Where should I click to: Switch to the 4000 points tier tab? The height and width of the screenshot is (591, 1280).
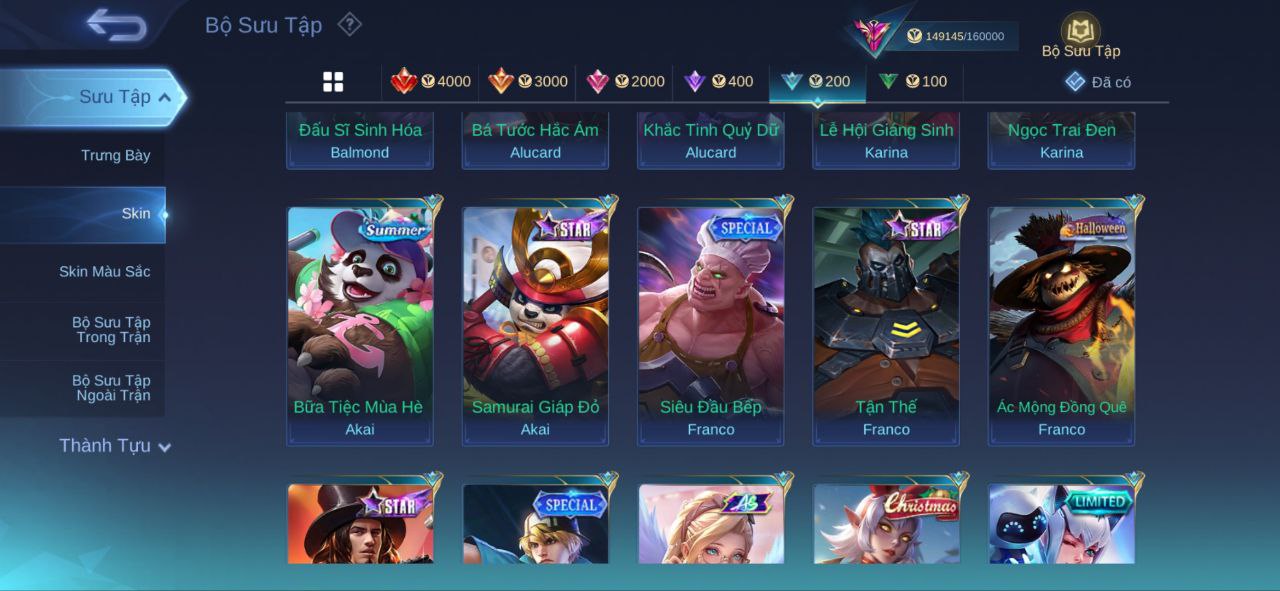tap(431, 82)
